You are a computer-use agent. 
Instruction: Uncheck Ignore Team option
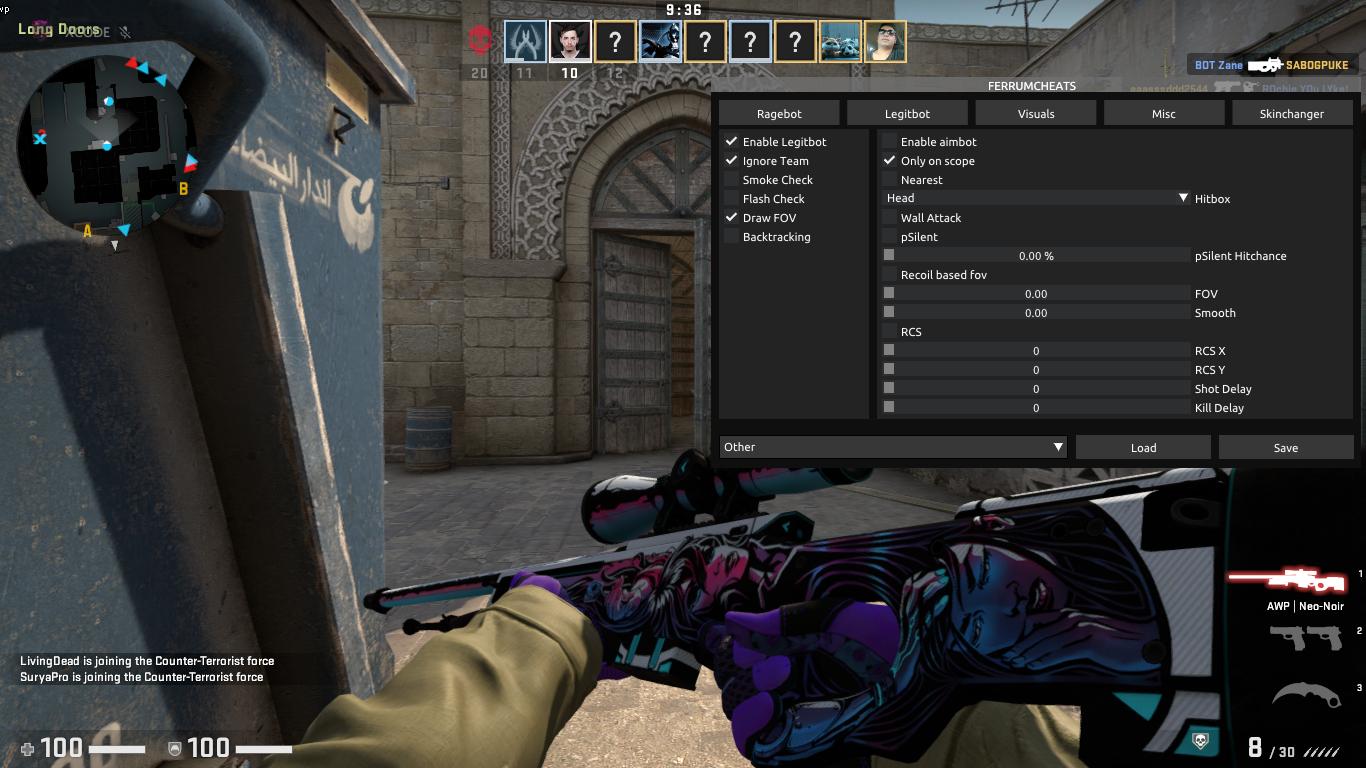pos(732,161)
